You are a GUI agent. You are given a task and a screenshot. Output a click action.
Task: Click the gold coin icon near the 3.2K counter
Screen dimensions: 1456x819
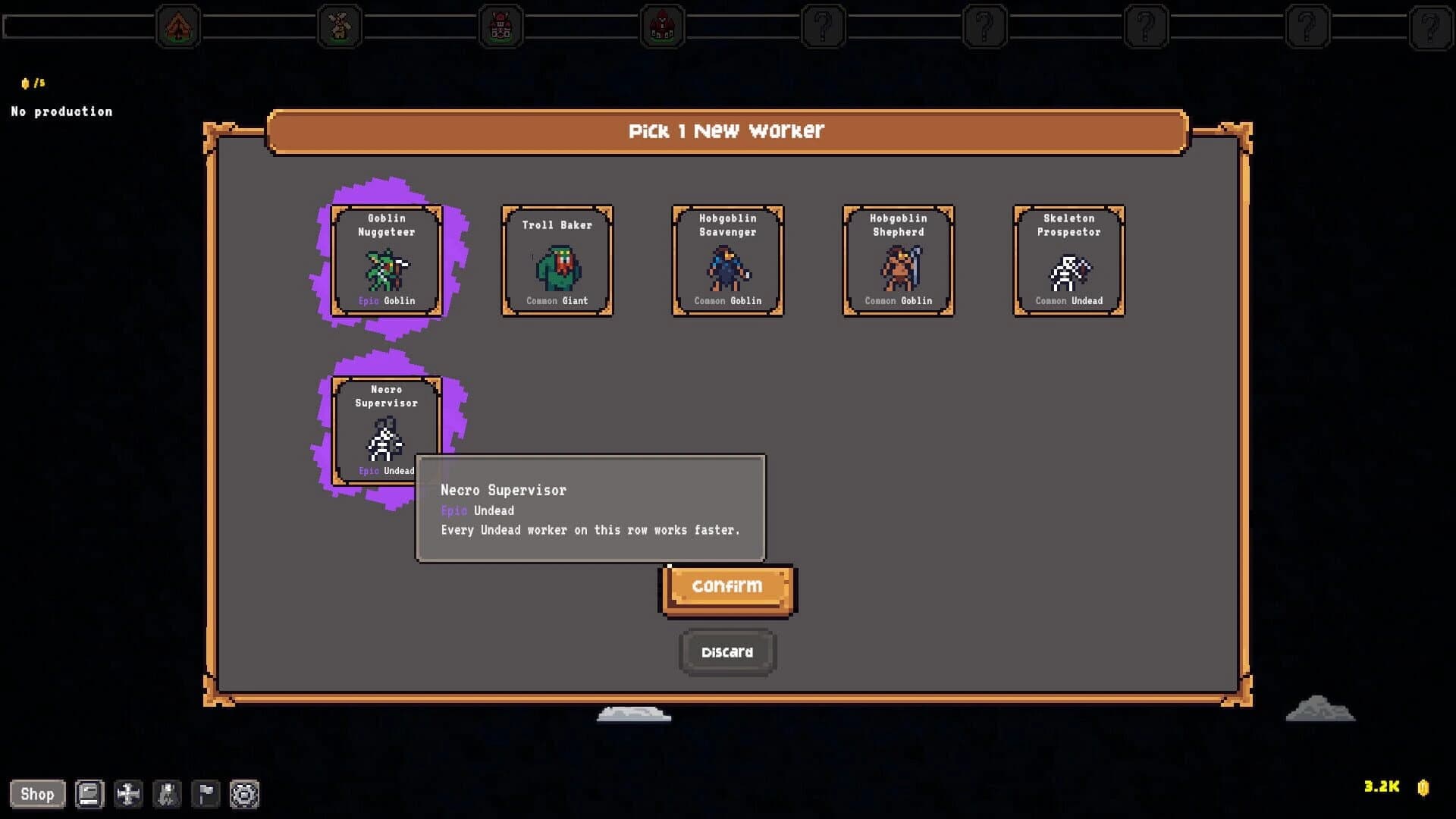(1423, 789)
